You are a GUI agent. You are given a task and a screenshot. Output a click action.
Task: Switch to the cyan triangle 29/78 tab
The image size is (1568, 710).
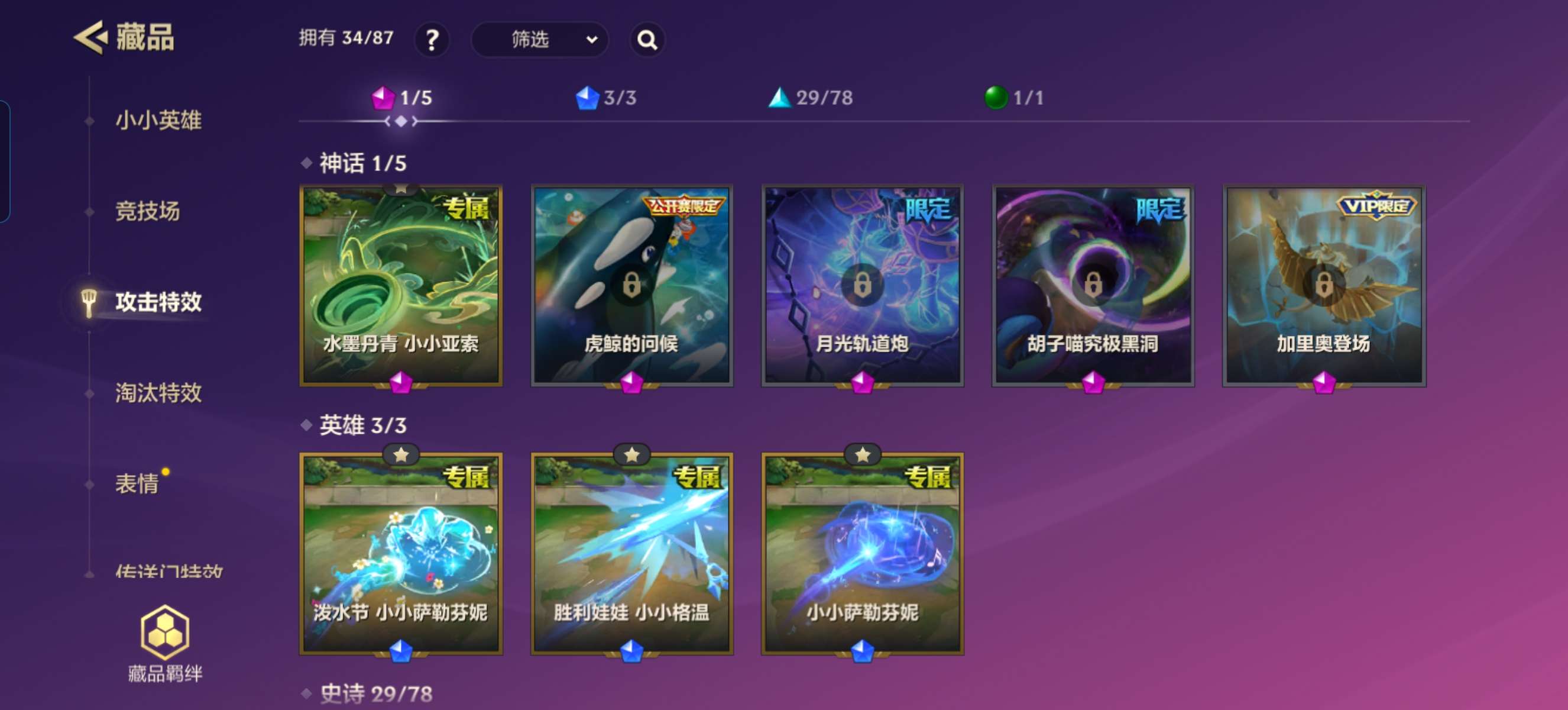811,98
